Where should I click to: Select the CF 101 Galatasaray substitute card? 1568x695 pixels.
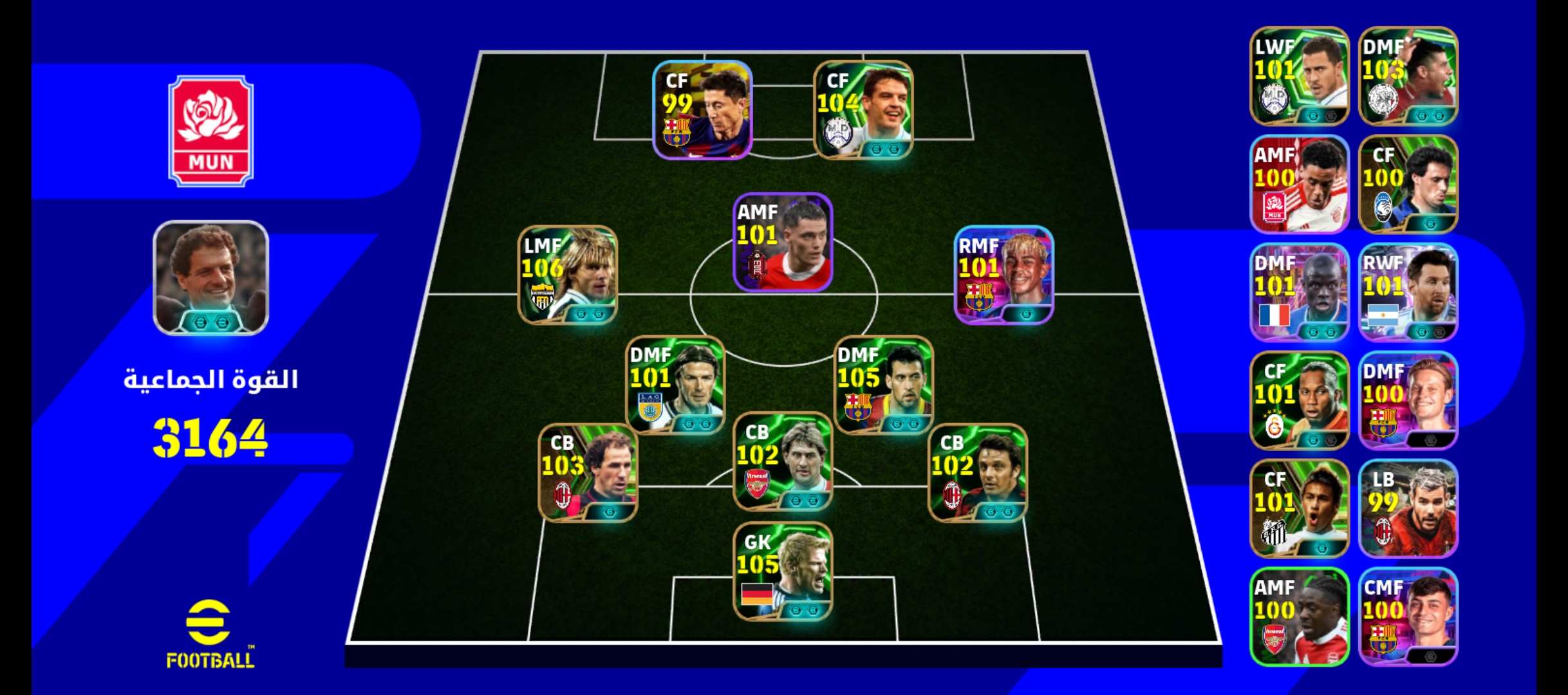(1299, 400)
